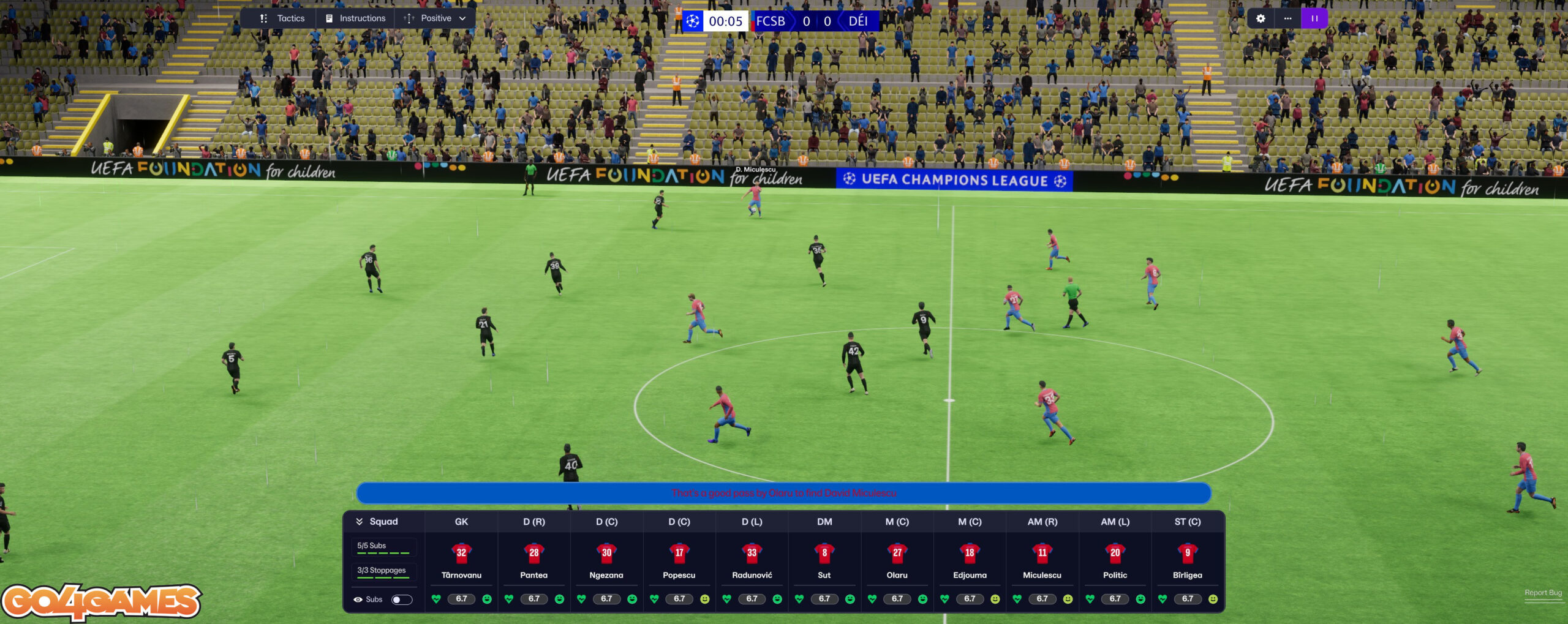Click the three-dot more options button
The image size is (1568, 624).
(x=1287, y=18)
